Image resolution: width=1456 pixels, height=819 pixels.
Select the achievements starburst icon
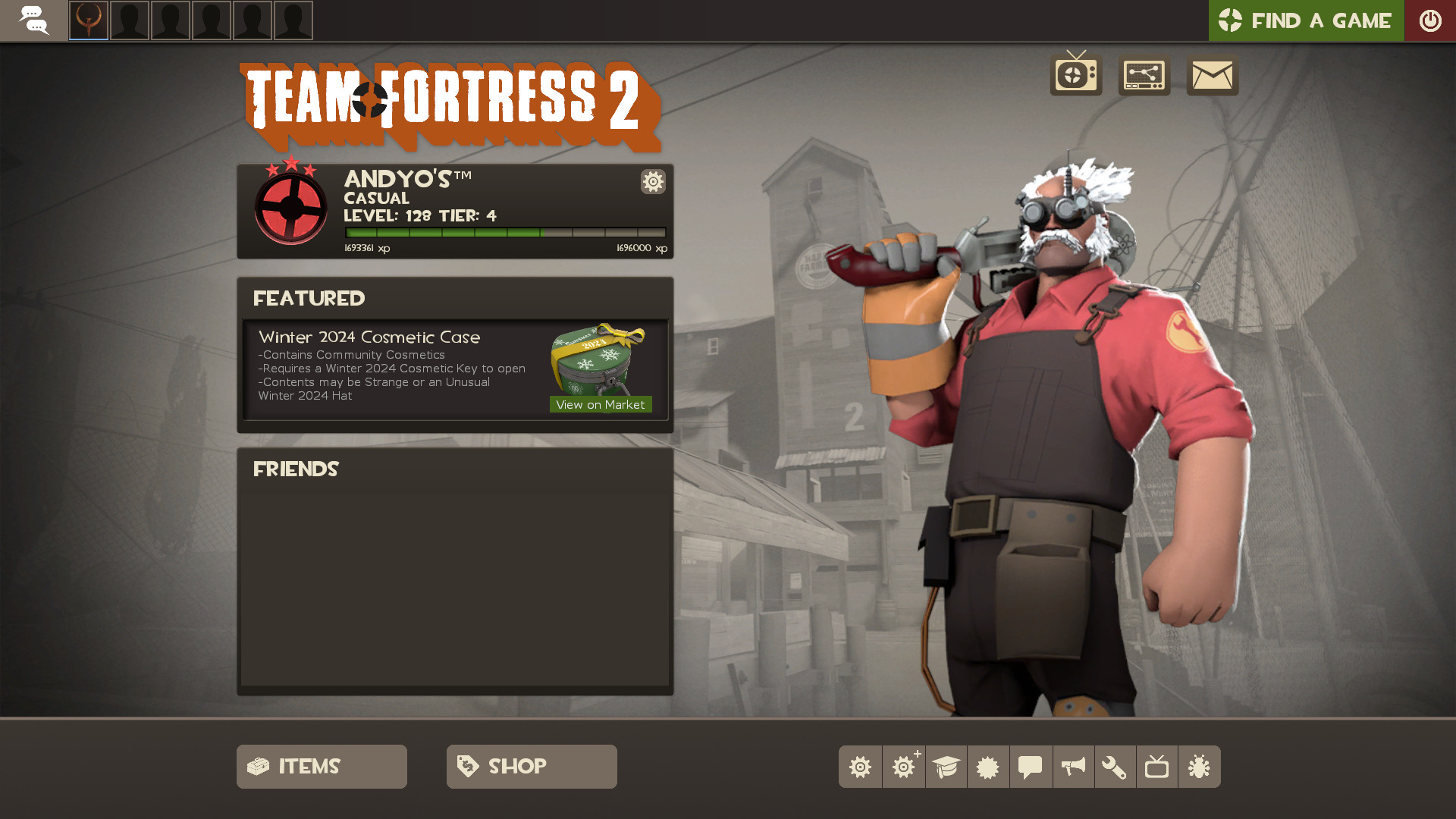click(988, 767)
